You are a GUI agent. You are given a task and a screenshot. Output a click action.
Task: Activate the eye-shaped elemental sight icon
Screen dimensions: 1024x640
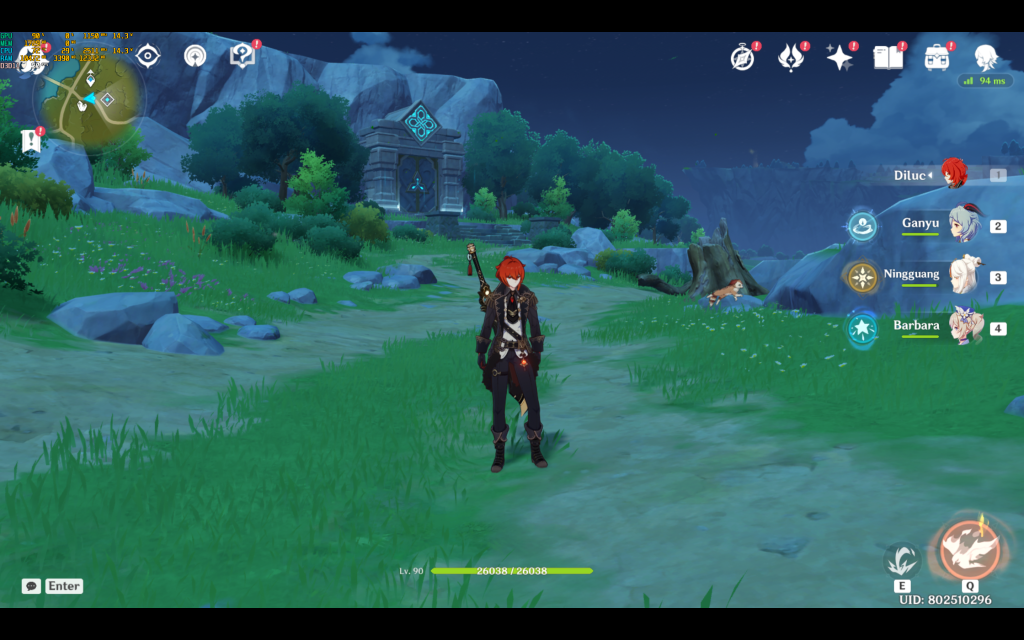coord(148,56)
